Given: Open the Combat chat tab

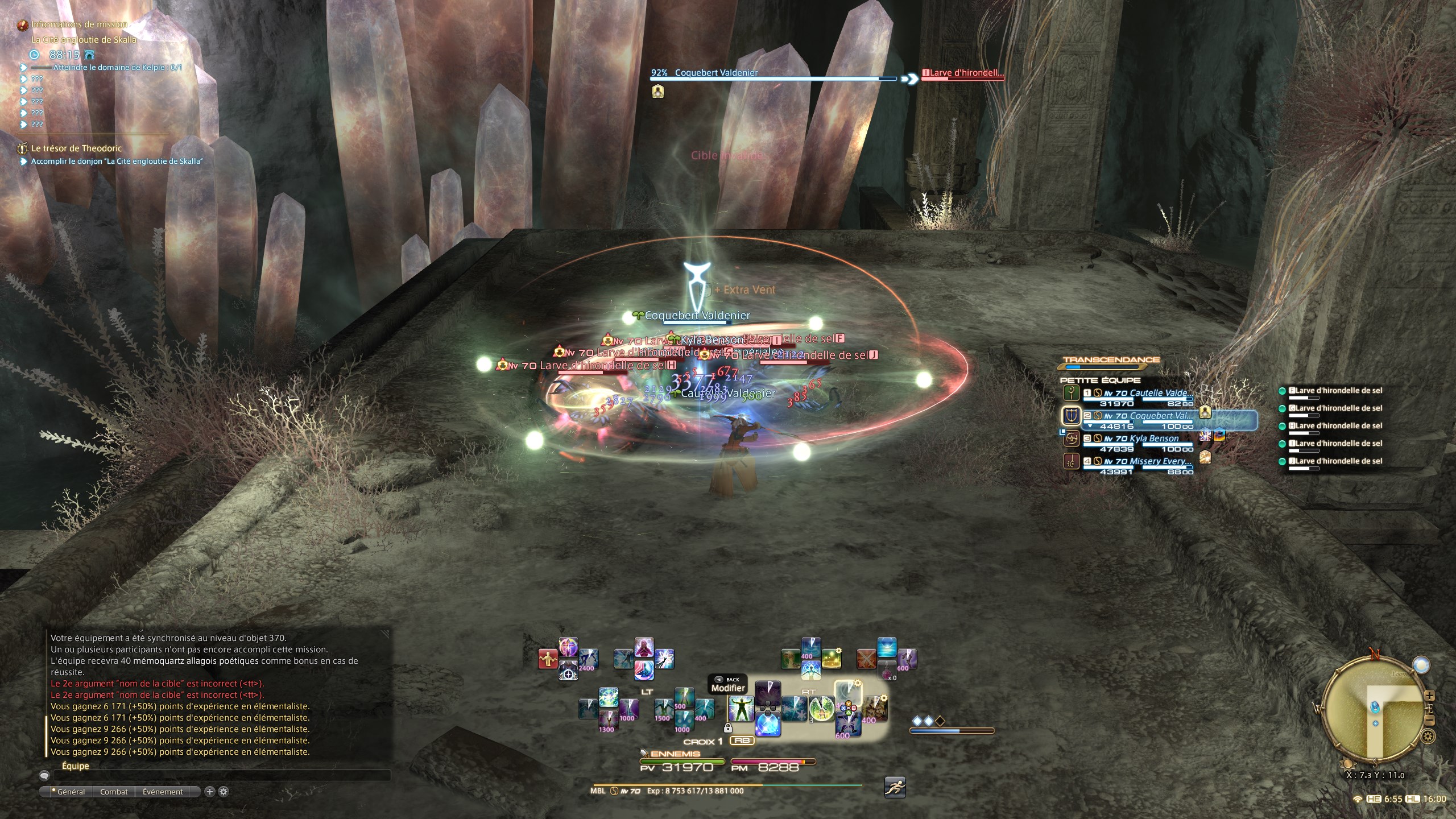Looking at the screenshot, I should coord(114,792).
